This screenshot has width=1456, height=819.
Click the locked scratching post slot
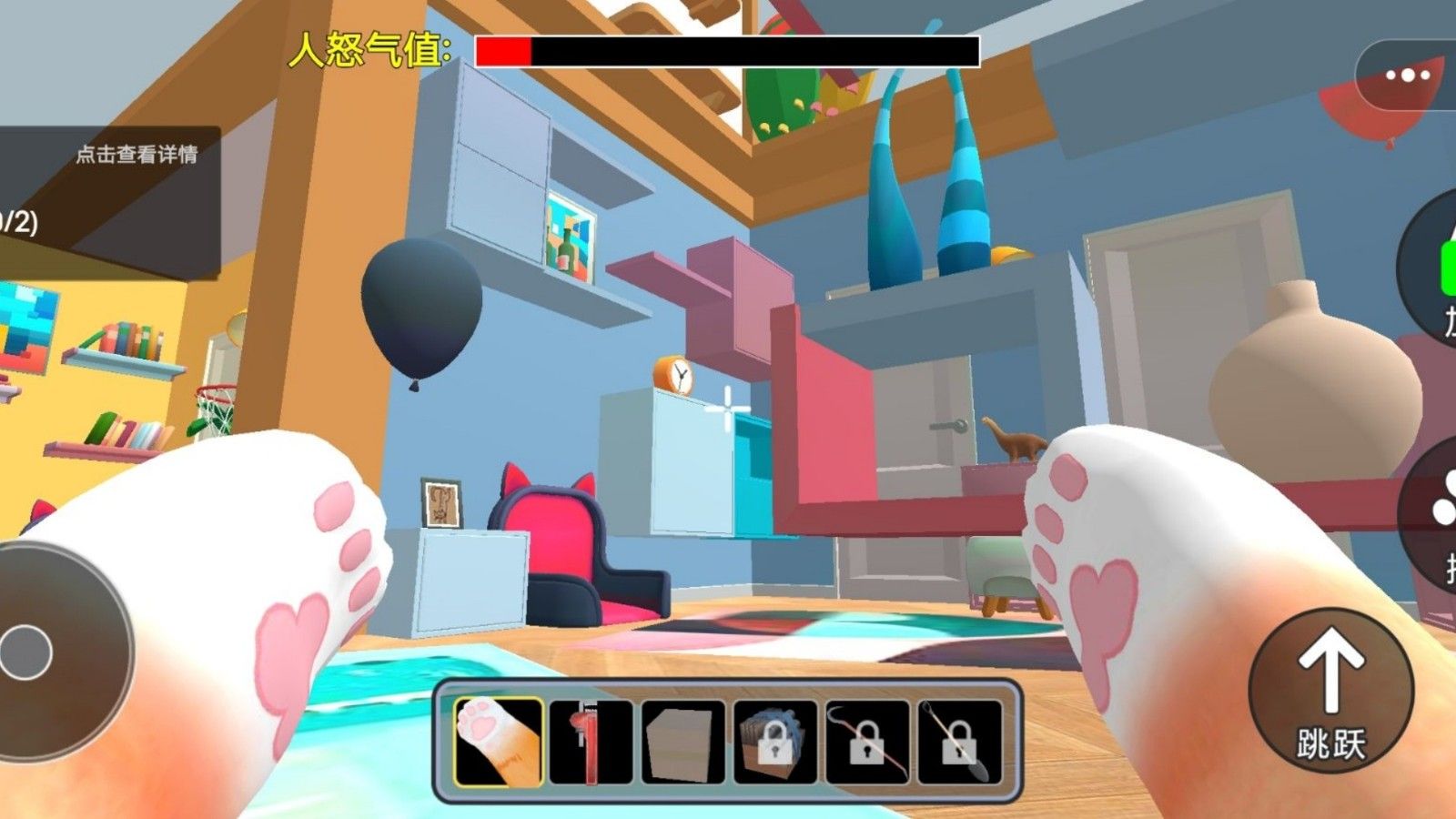point(774,742)
